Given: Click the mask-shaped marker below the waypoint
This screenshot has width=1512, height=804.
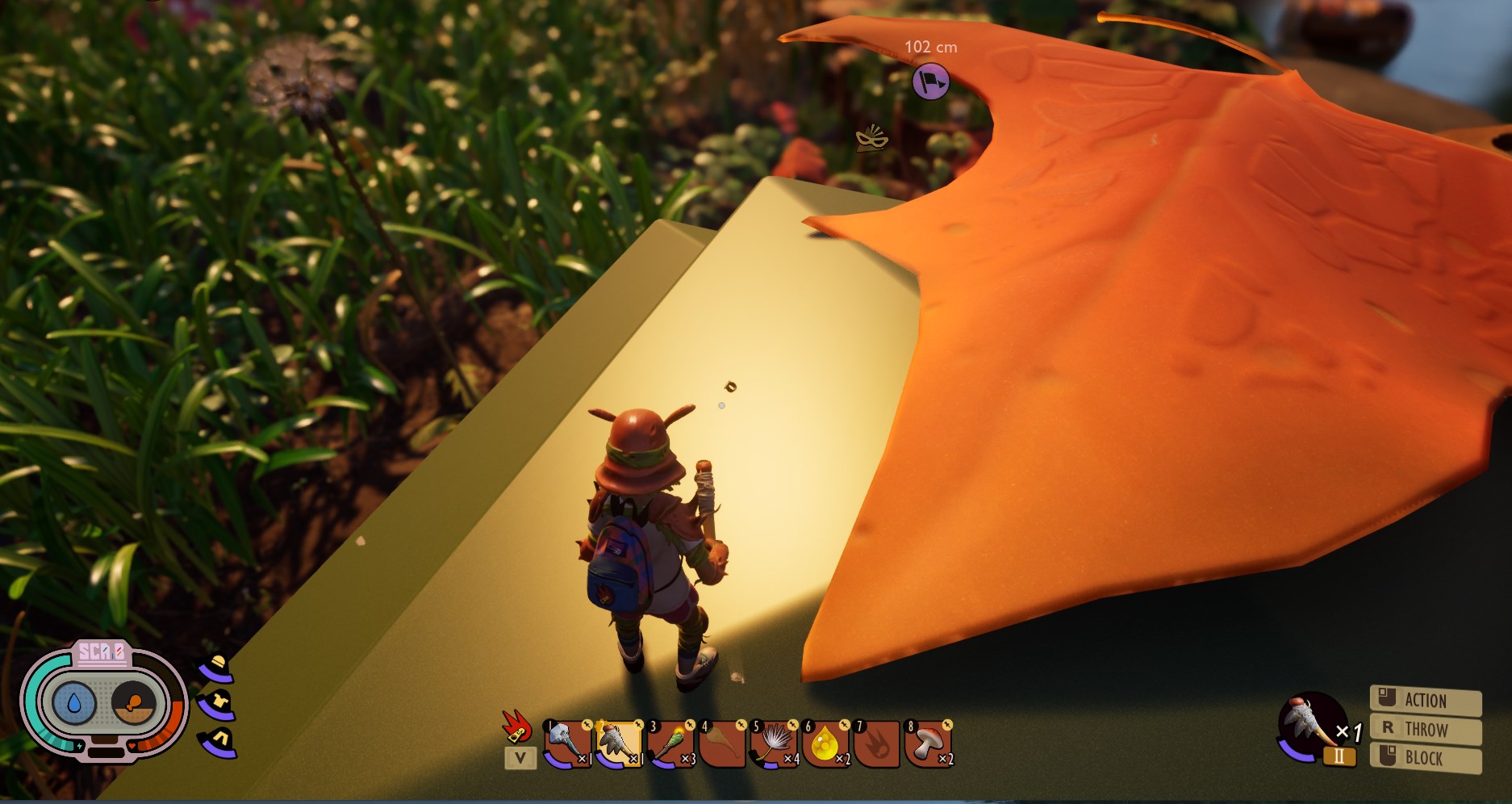Looking at the screenshot, I should point(871,139).
